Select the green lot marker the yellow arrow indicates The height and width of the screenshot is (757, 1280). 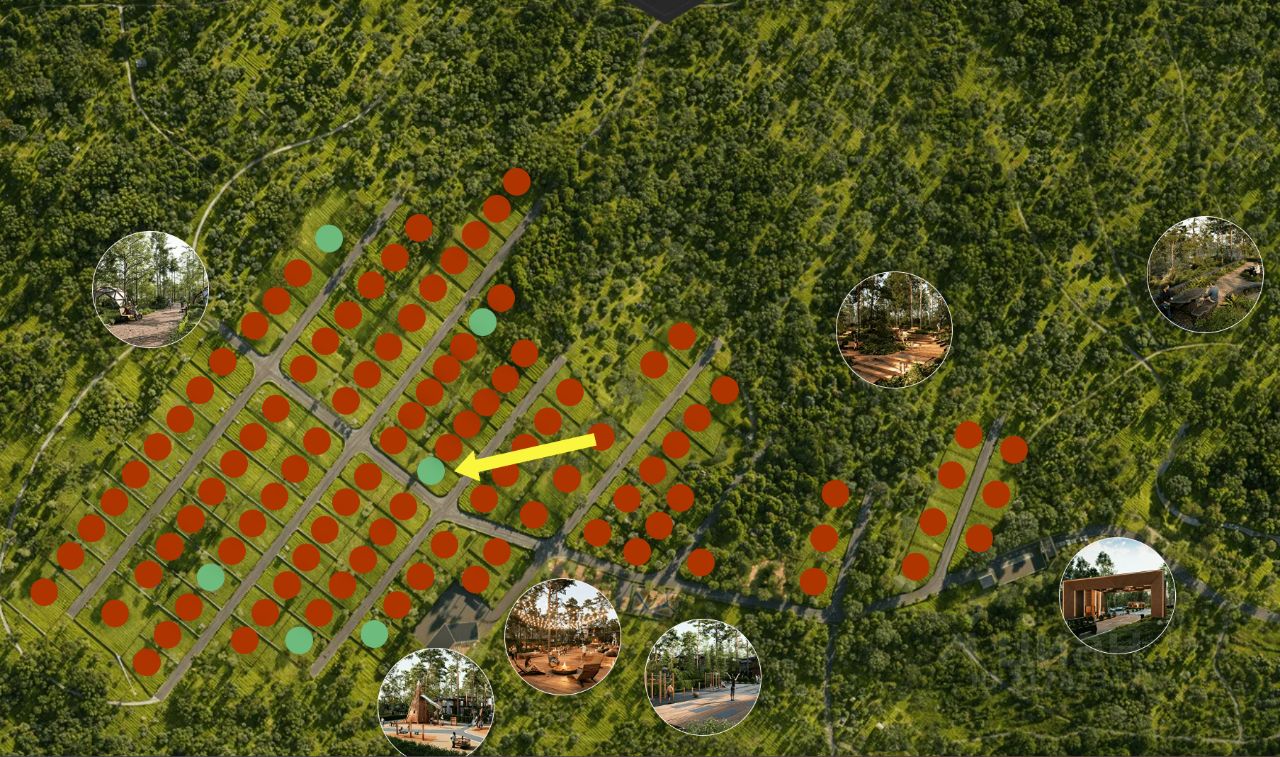(x=431, y=470)
